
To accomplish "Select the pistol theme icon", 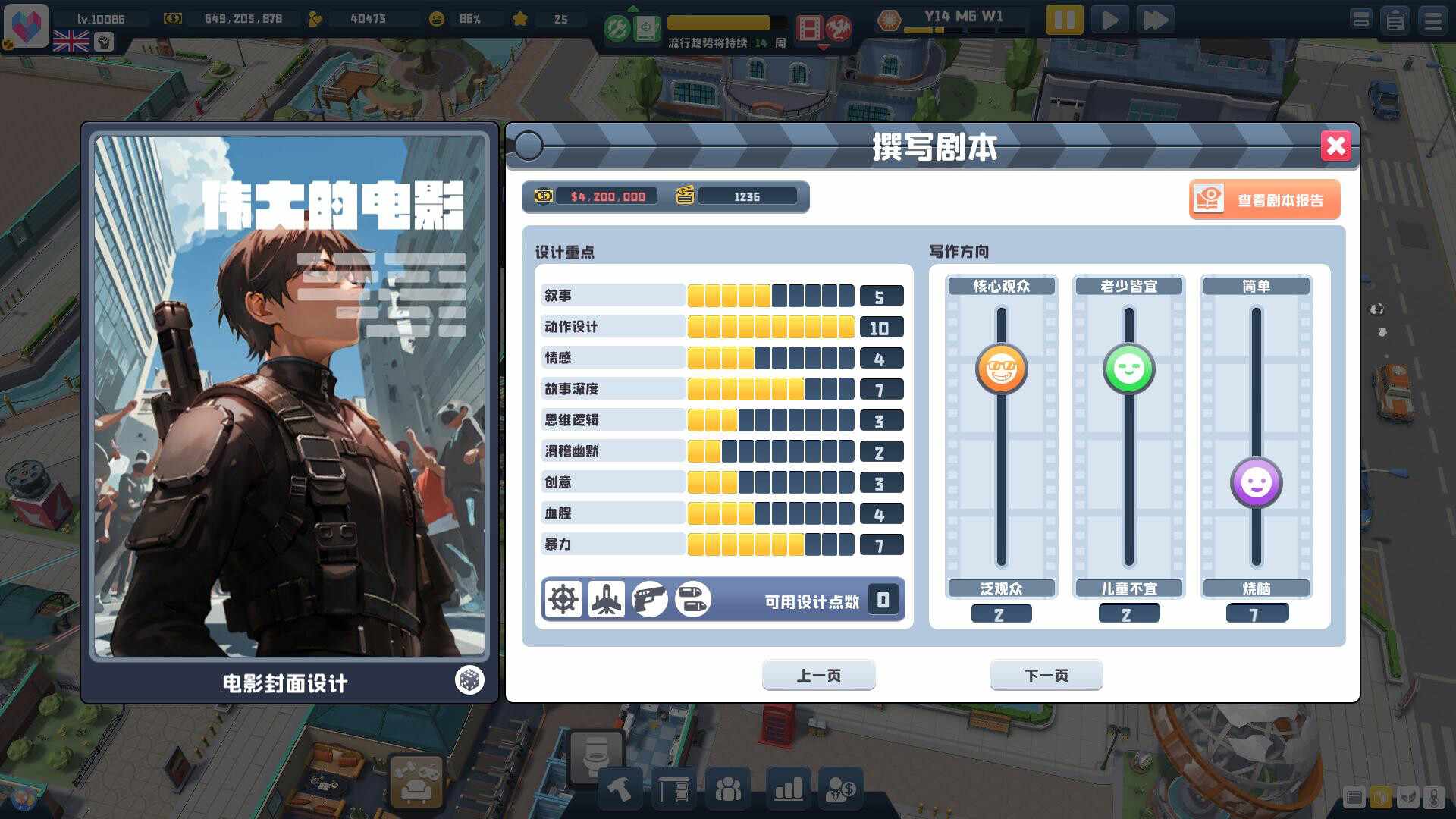I will pos(651,599).
